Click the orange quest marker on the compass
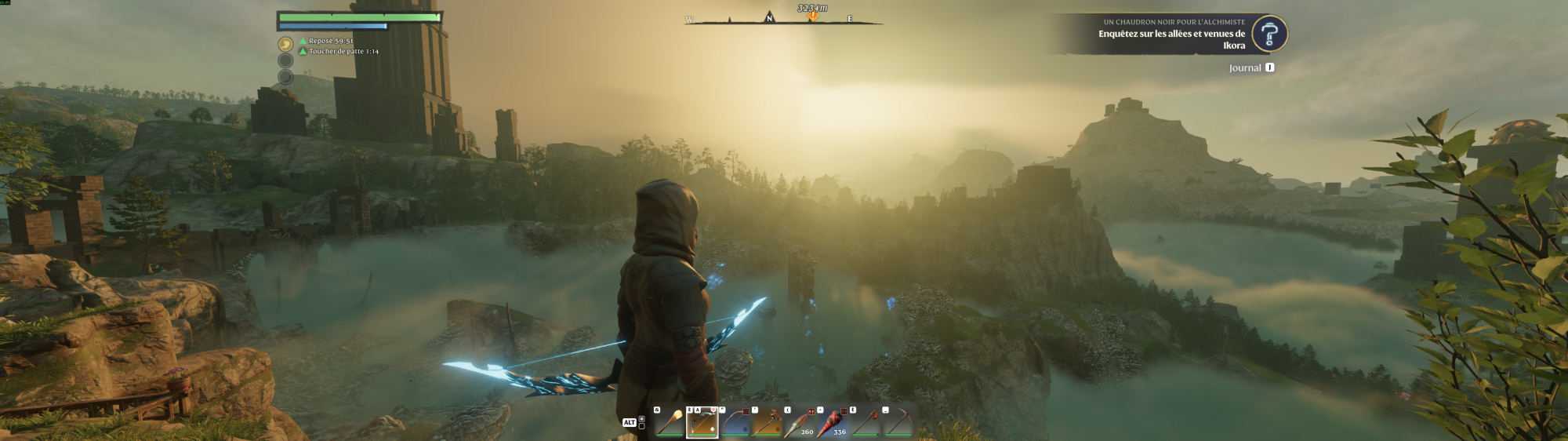 (813, 16)
